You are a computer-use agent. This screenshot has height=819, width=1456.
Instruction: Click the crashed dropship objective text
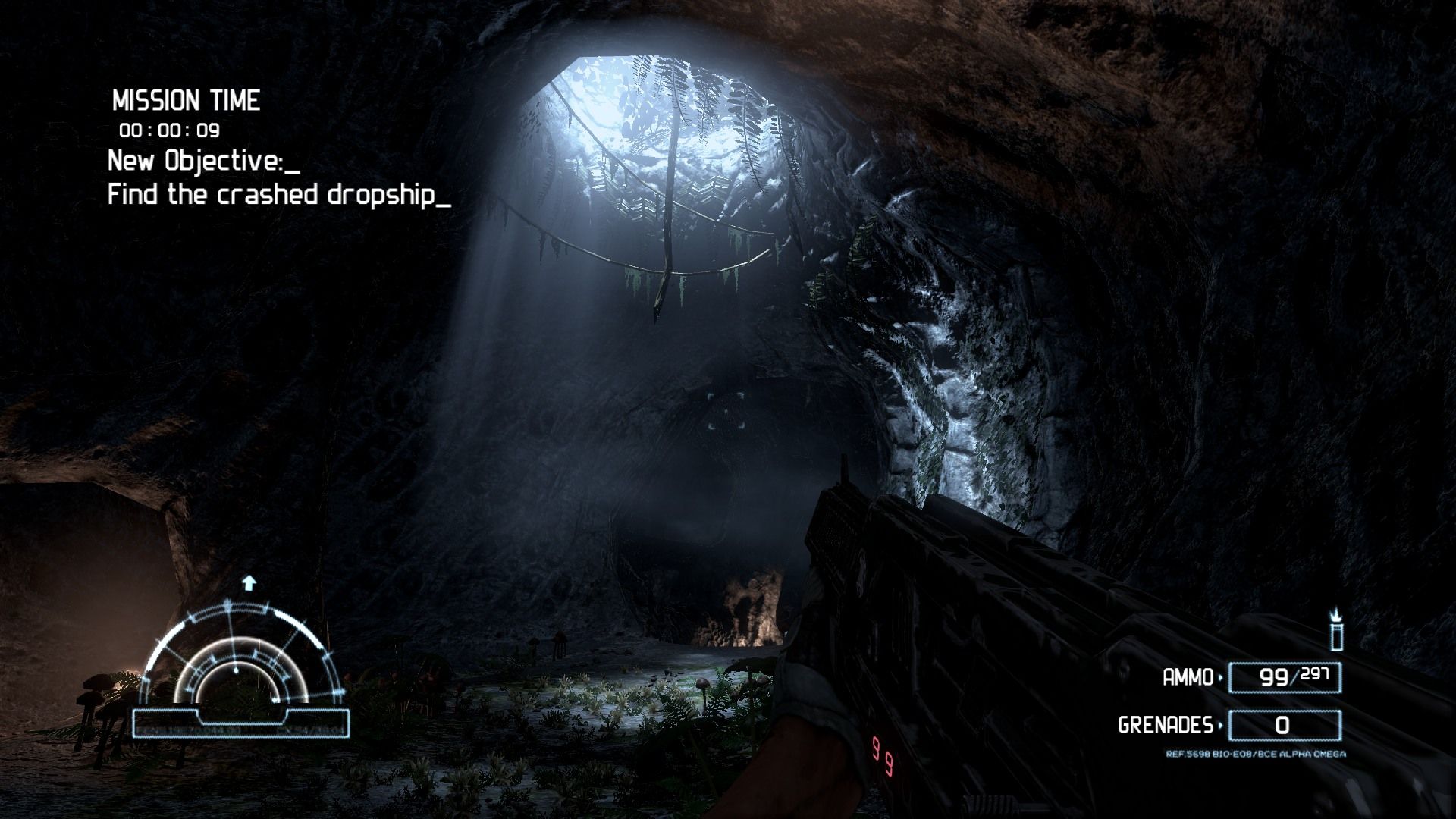pyautogui.click(x=279, y=195)
